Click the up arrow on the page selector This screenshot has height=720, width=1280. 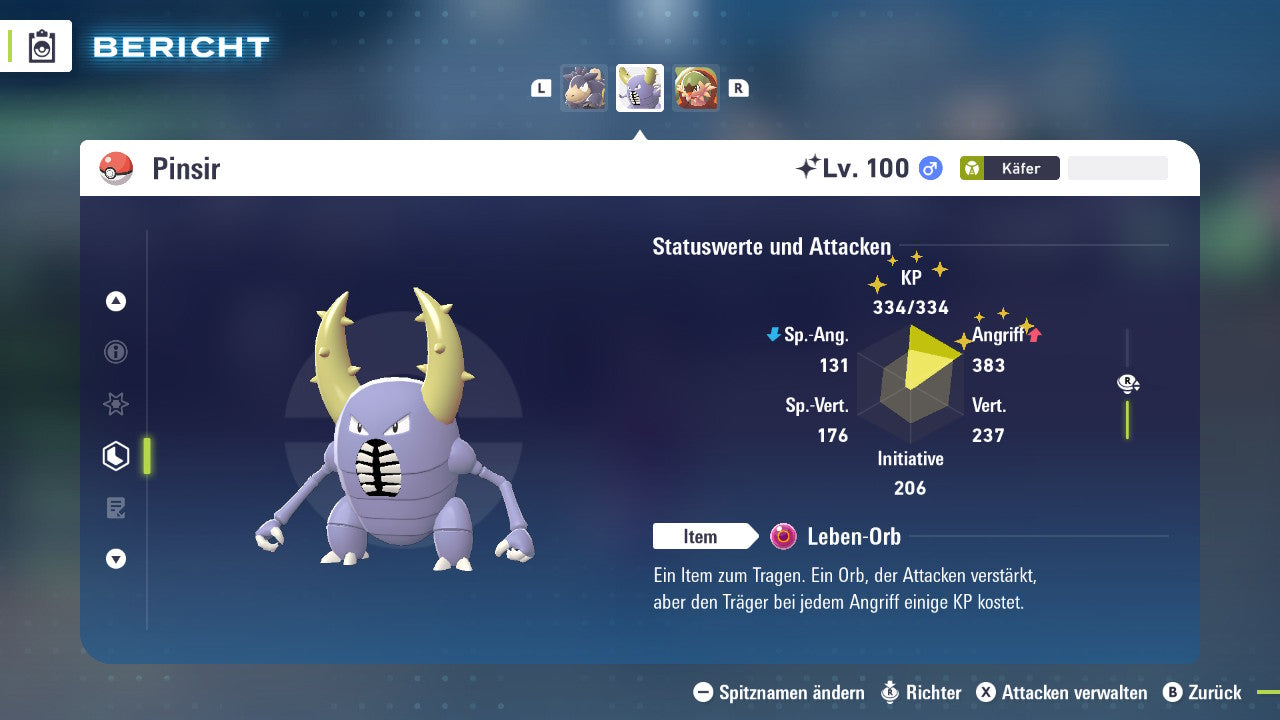point(116,301)
